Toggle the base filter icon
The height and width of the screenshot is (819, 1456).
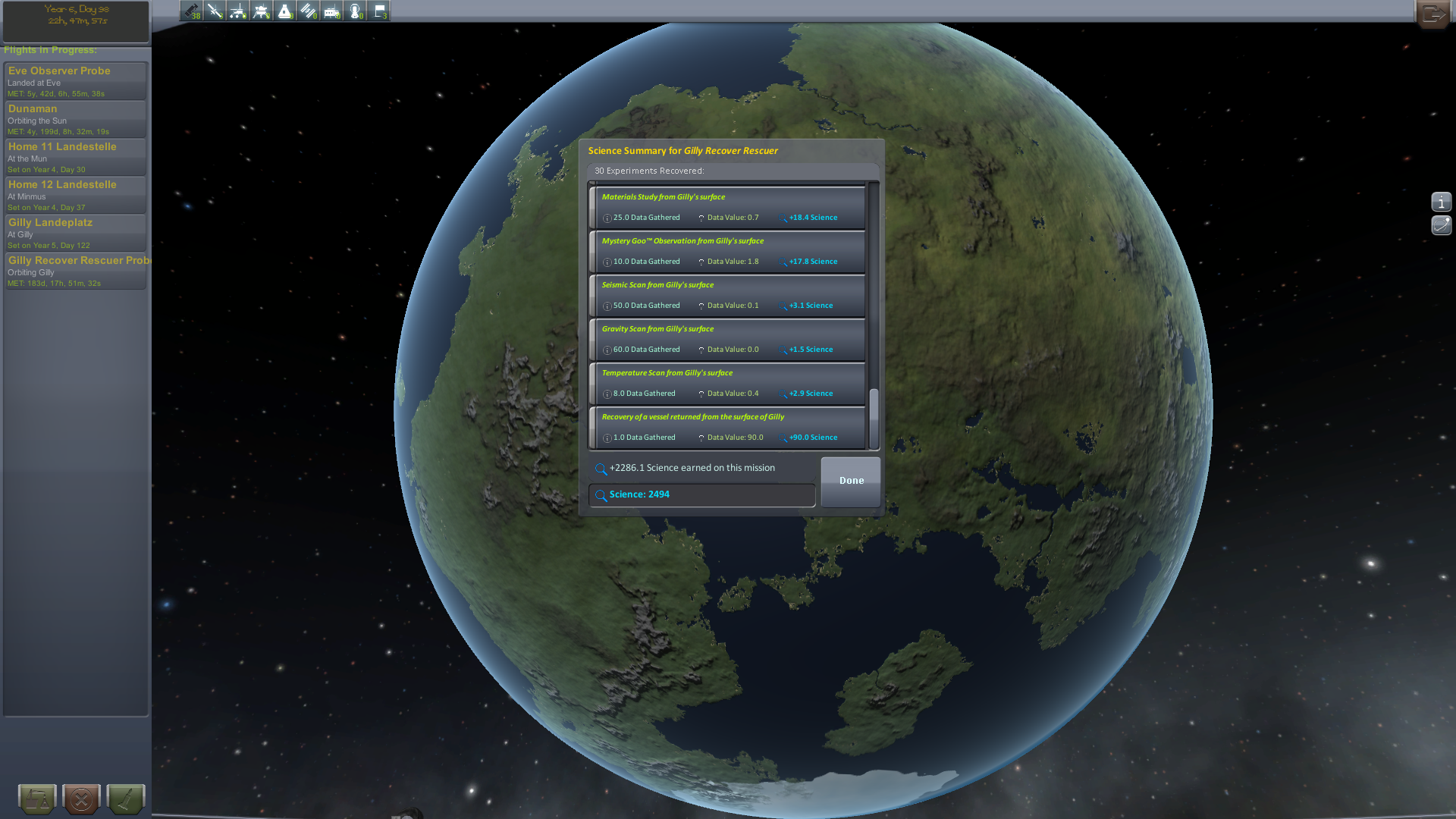click(x=332, y=11)
